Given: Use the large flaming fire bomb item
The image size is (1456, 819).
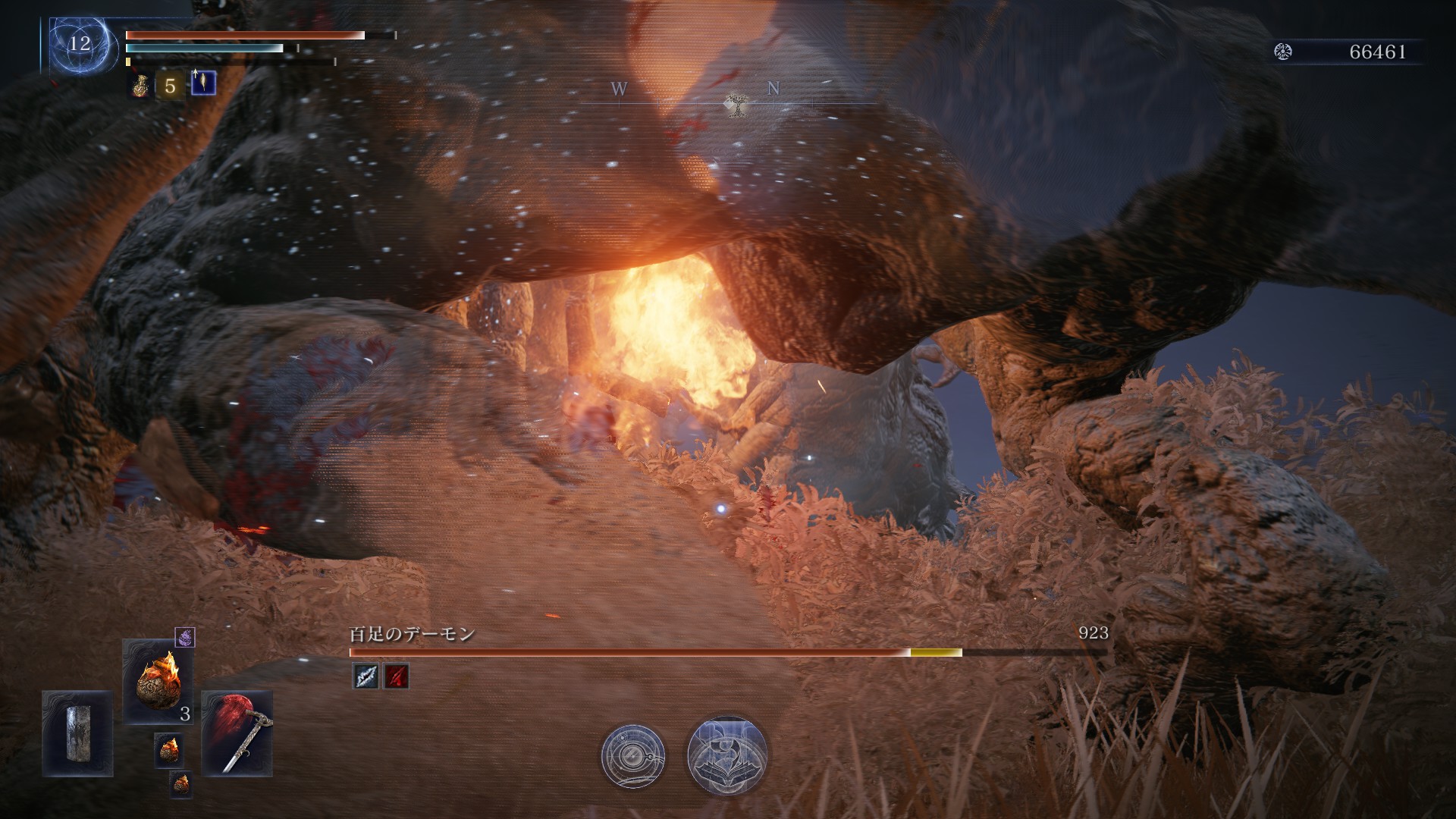Looking at the screenshot, I should 158,681.
